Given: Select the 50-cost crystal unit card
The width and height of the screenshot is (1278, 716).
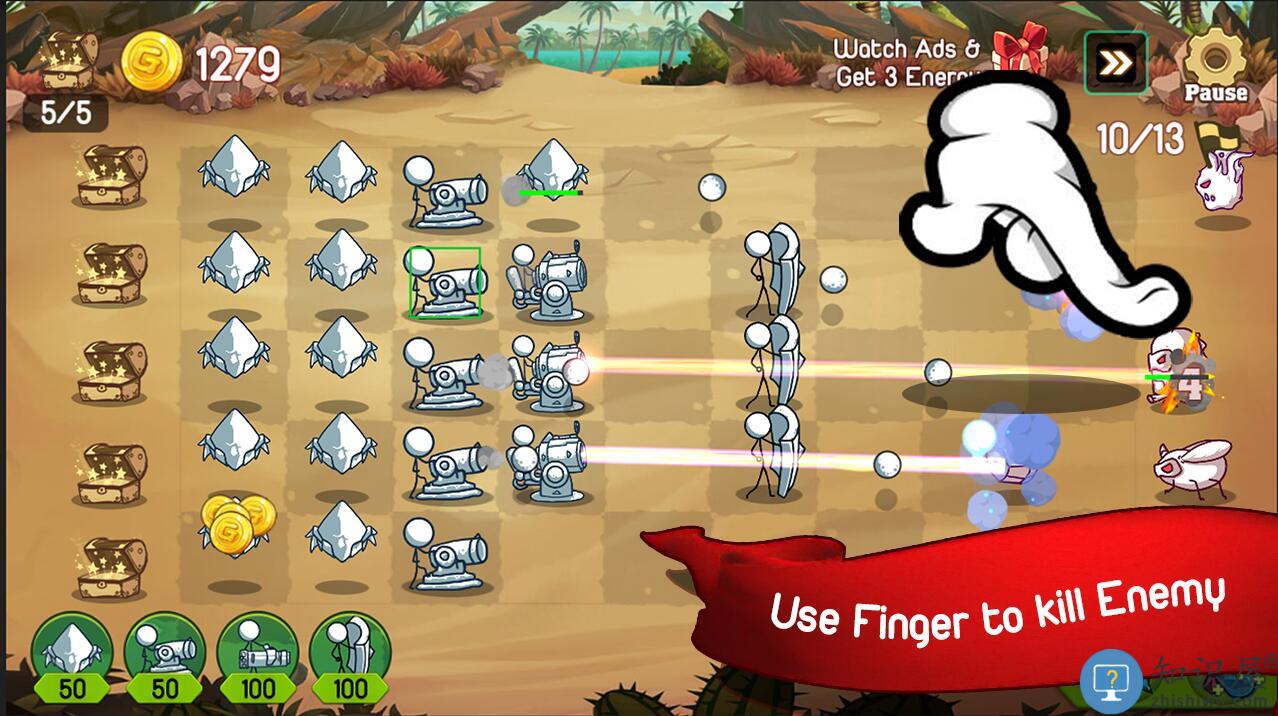Looking at the screenshot, I should click(x=72, y=654).
